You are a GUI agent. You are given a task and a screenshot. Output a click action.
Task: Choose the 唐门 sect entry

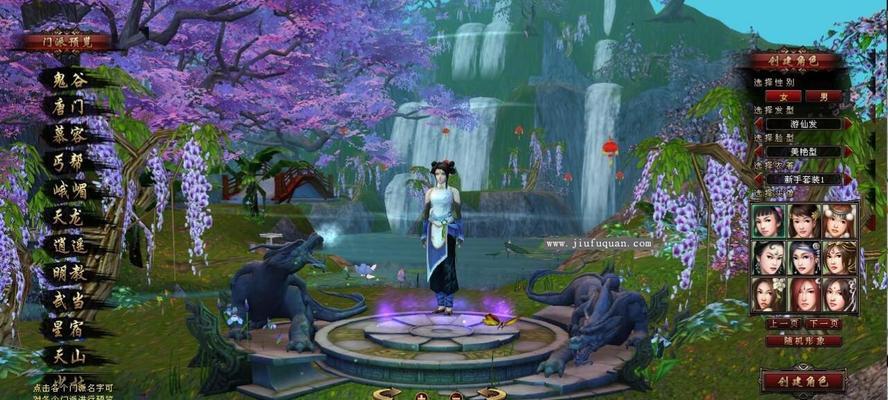68,104
